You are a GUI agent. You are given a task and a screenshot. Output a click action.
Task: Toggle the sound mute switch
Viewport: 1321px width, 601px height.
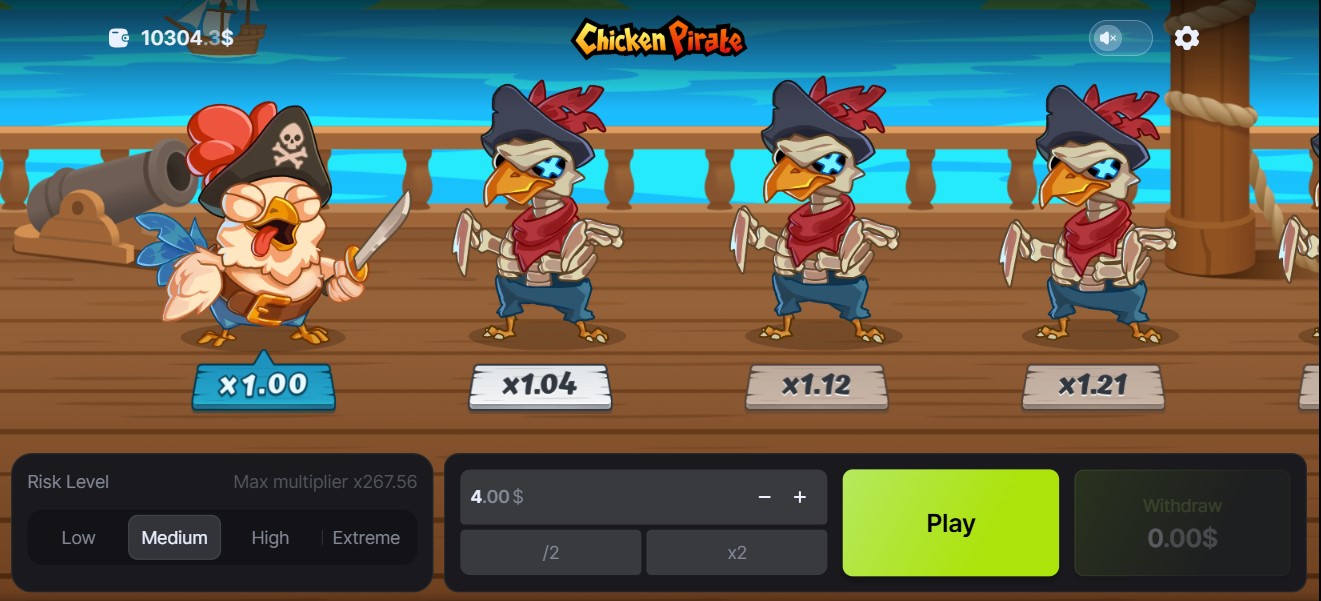(1120, 38)
